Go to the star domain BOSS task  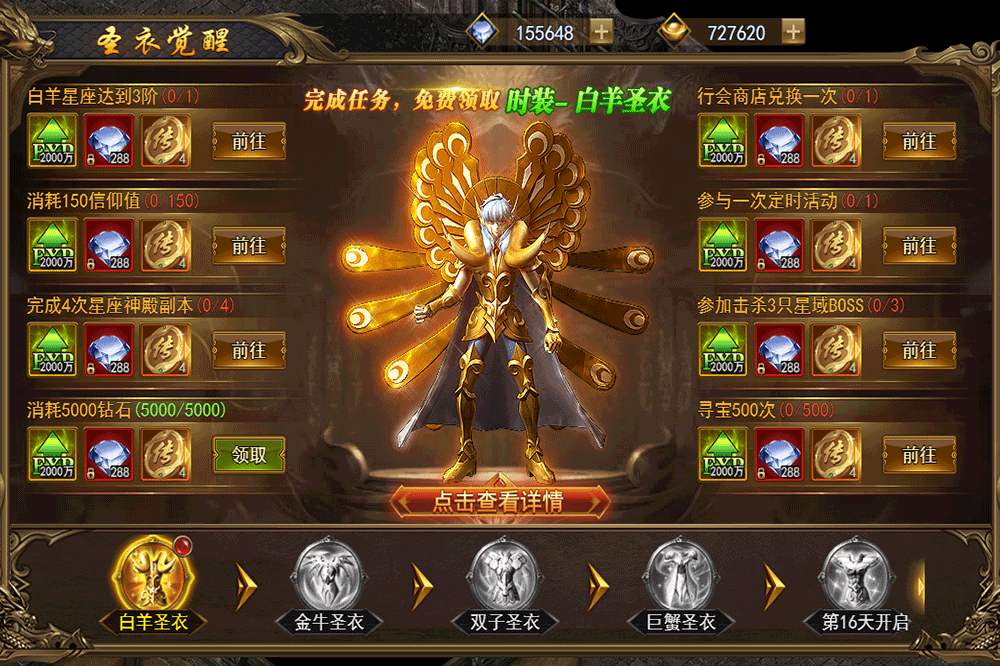pos(919,350)
